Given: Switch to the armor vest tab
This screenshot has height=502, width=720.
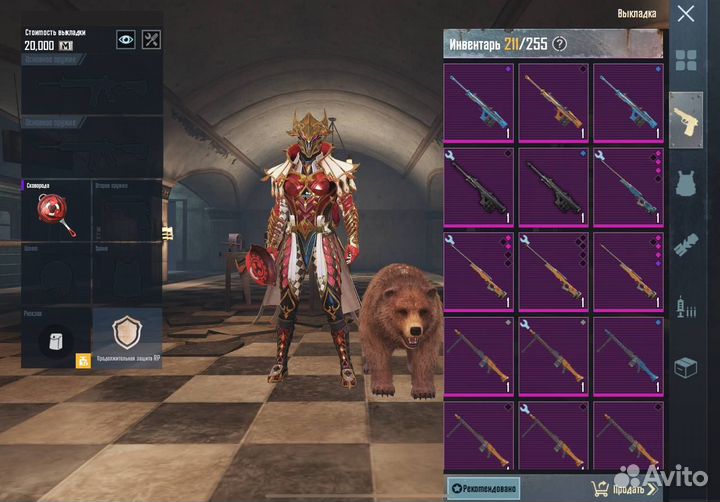Looking at the screenshot, I should point(686,183).
